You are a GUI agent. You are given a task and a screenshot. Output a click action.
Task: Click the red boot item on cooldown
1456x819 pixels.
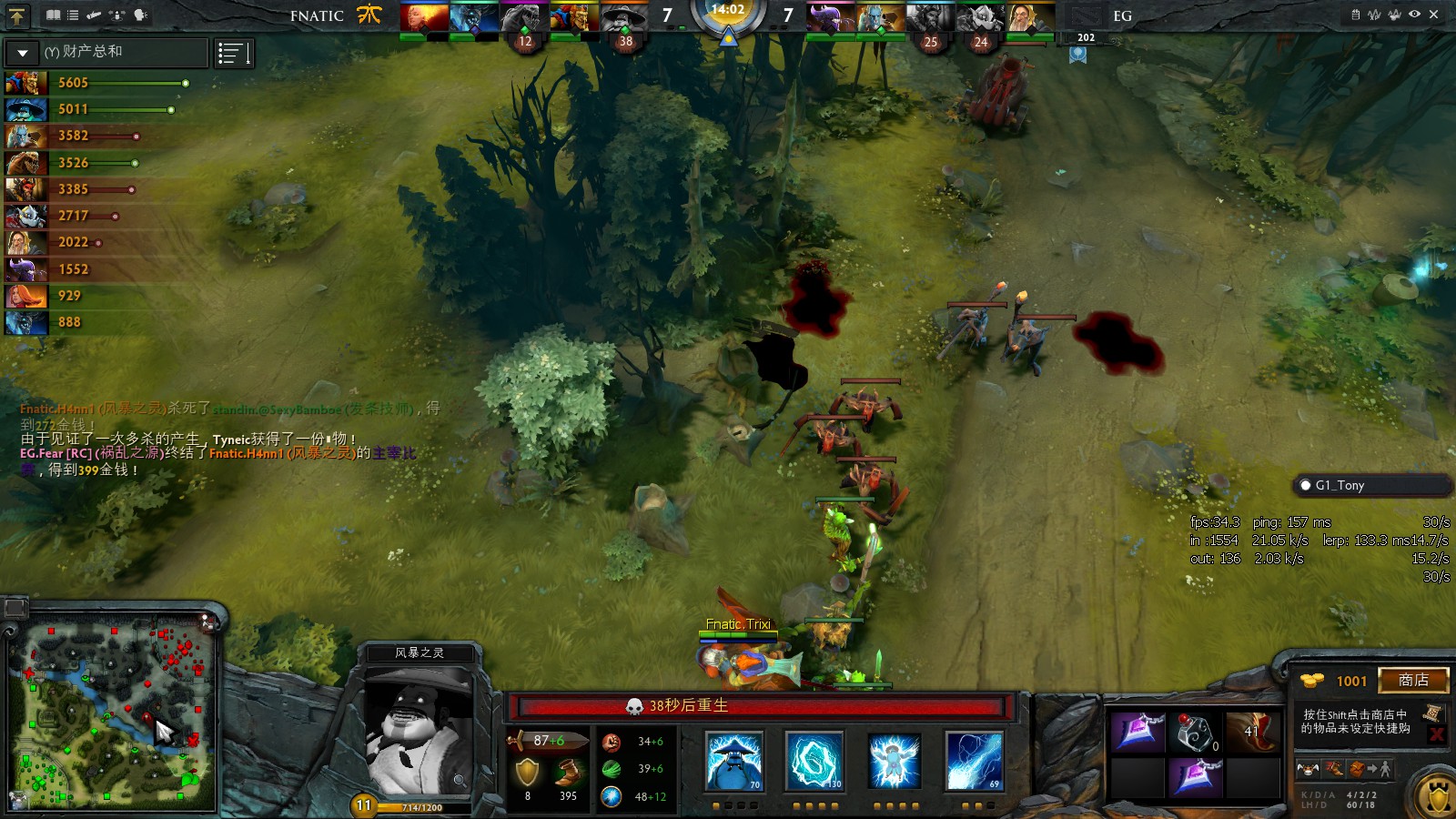pos(1254,732)
